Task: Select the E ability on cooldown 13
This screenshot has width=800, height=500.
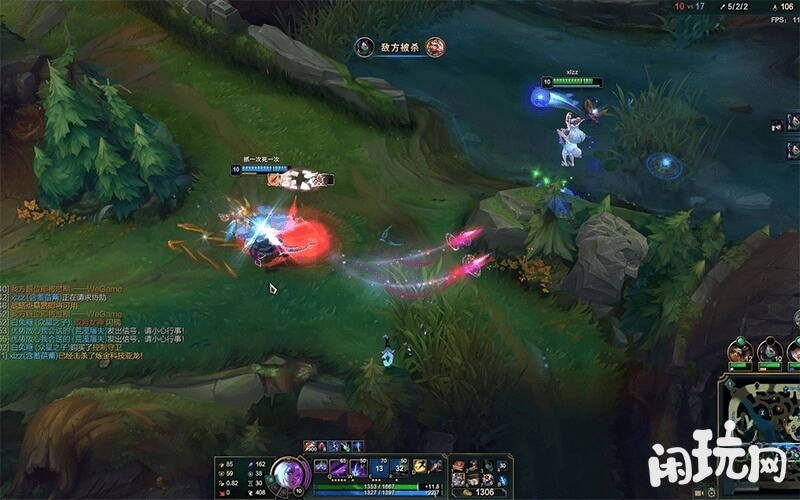Action: (380, 467)
